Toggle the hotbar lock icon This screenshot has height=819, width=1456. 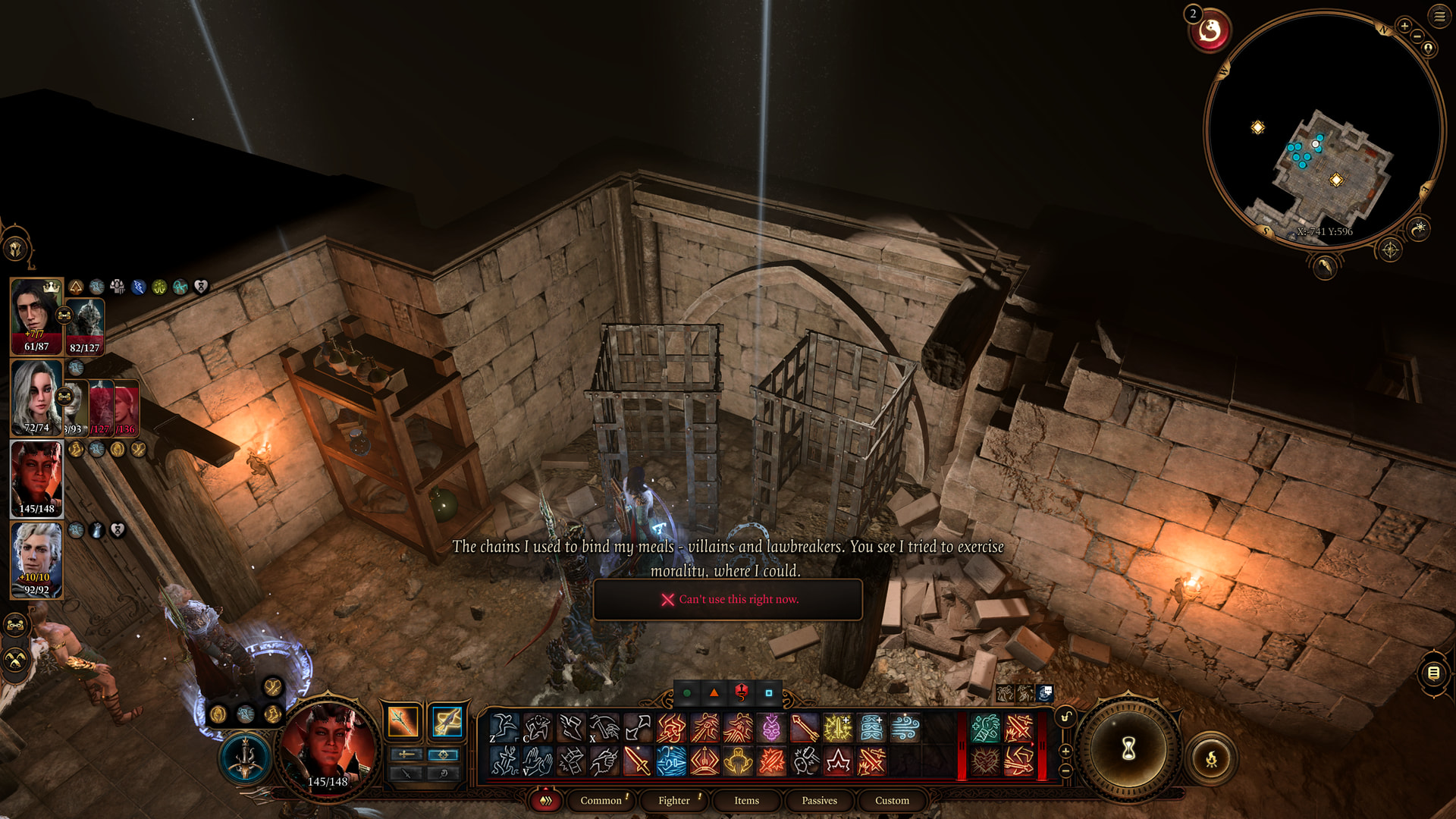pyautogui.click(x=1065, y=717)
